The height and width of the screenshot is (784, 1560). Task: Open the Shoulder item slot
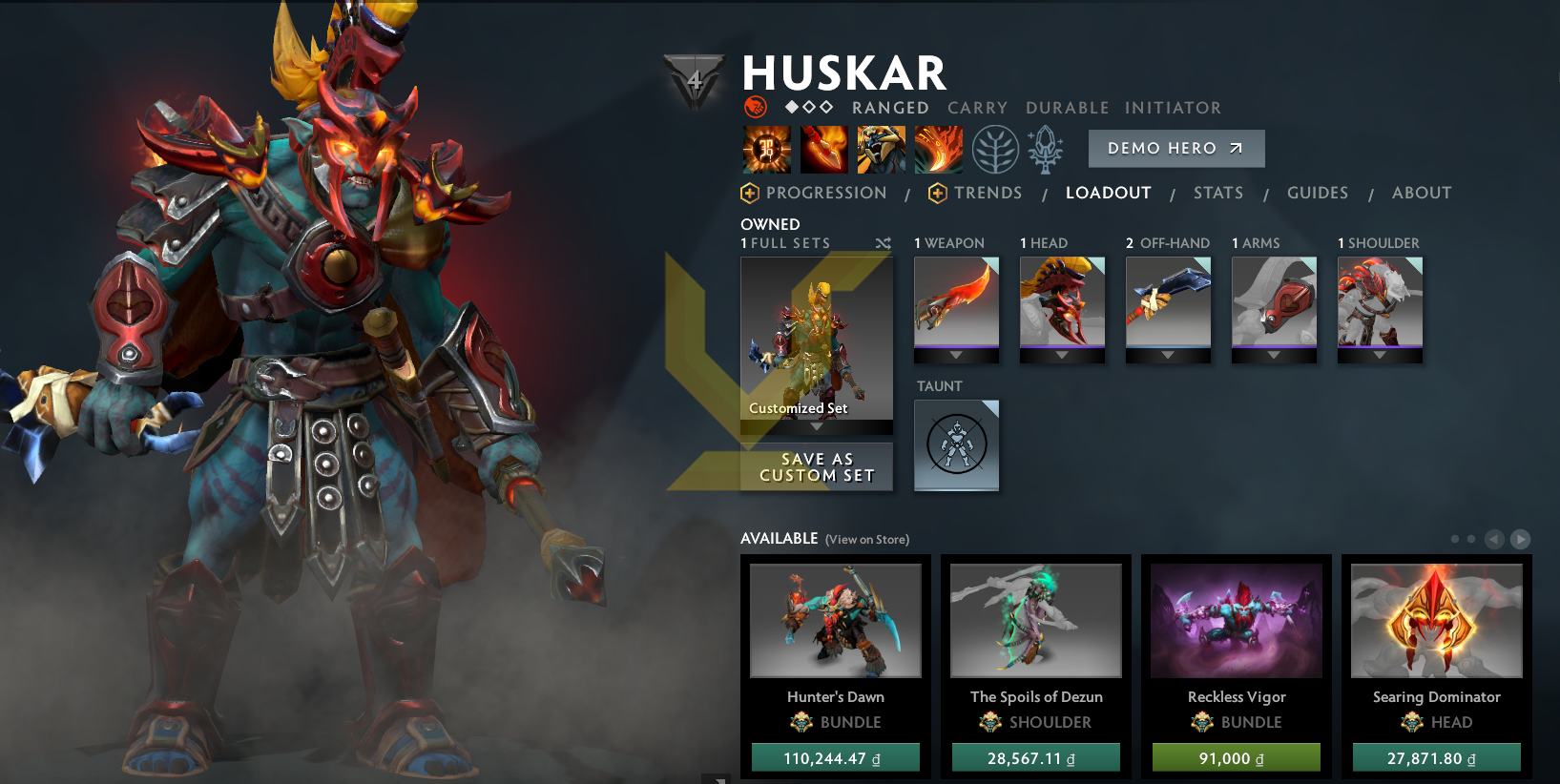[1380, 302]
